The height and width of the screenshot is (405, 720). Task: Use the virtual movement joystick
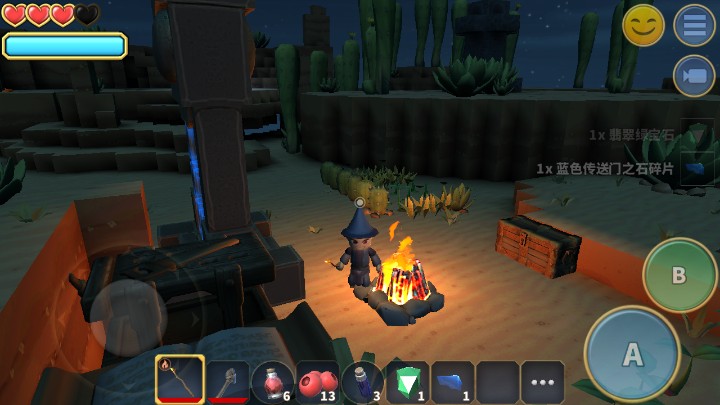pos(128,318)
